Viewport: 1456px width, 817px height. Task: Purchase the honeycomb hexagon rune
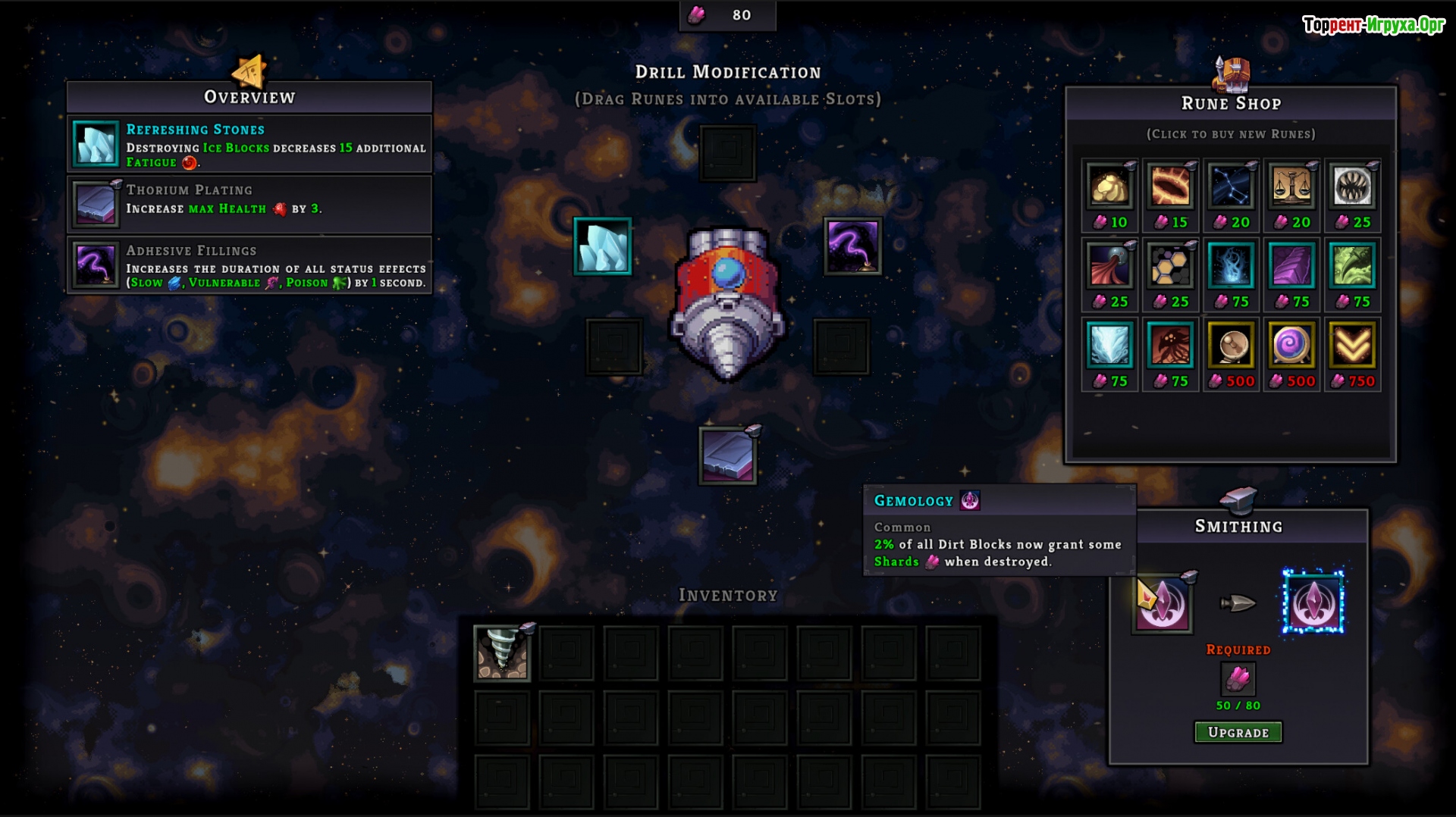tap(1170, 267)
